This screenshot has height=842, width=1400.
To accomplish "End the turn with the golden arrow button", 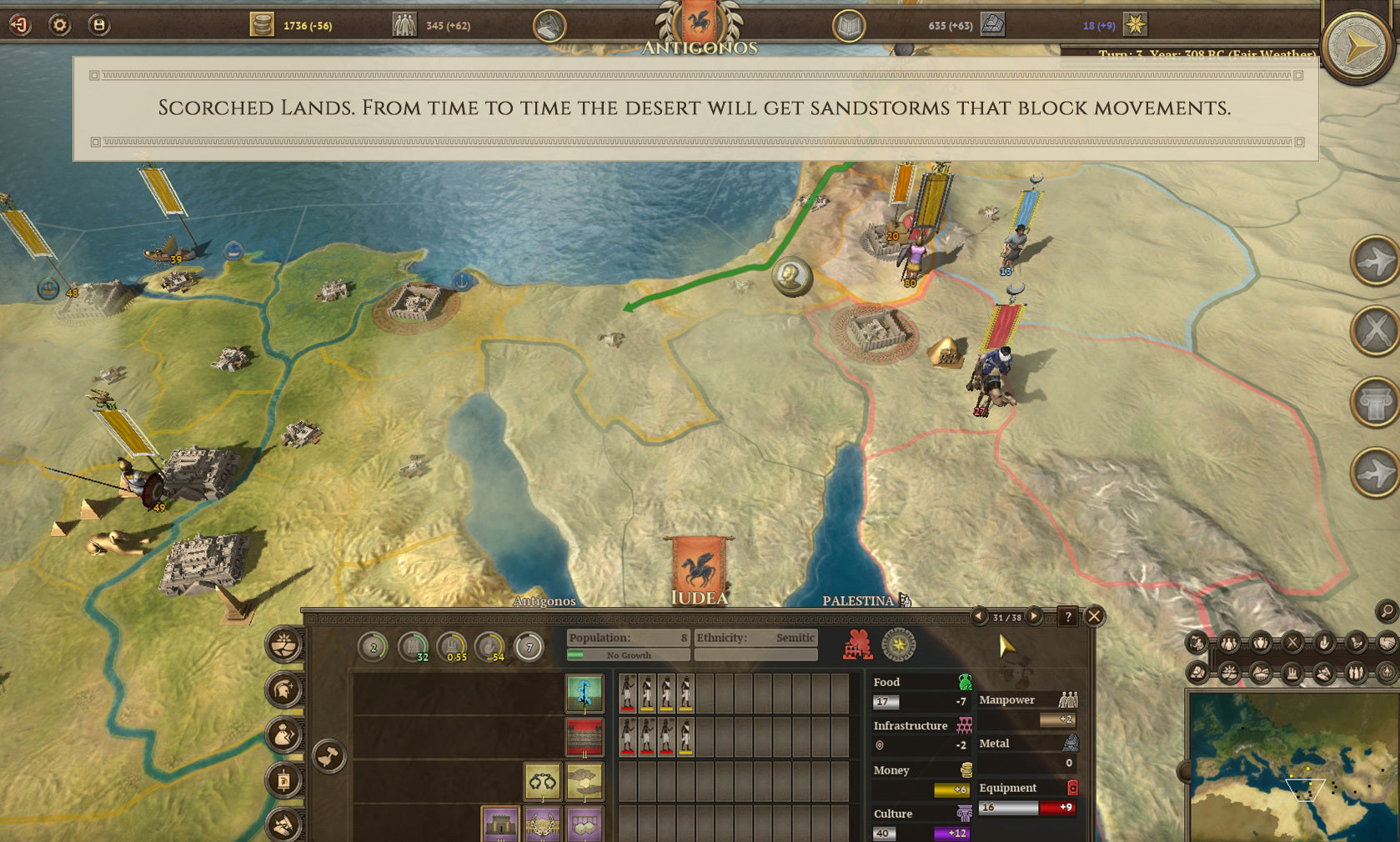I will (1357, 48).
